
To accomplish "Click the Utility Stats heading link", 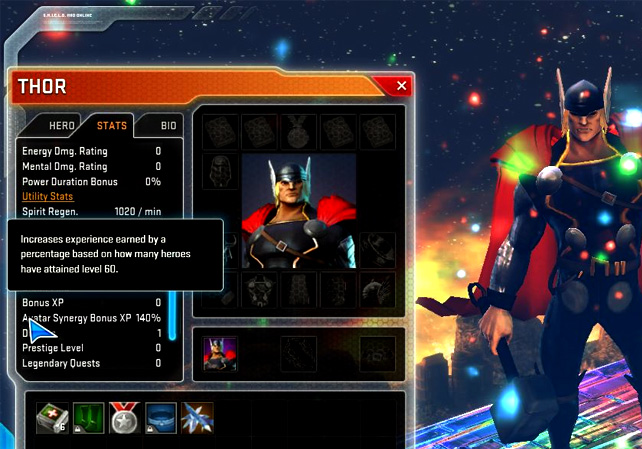I will [48, 197].
